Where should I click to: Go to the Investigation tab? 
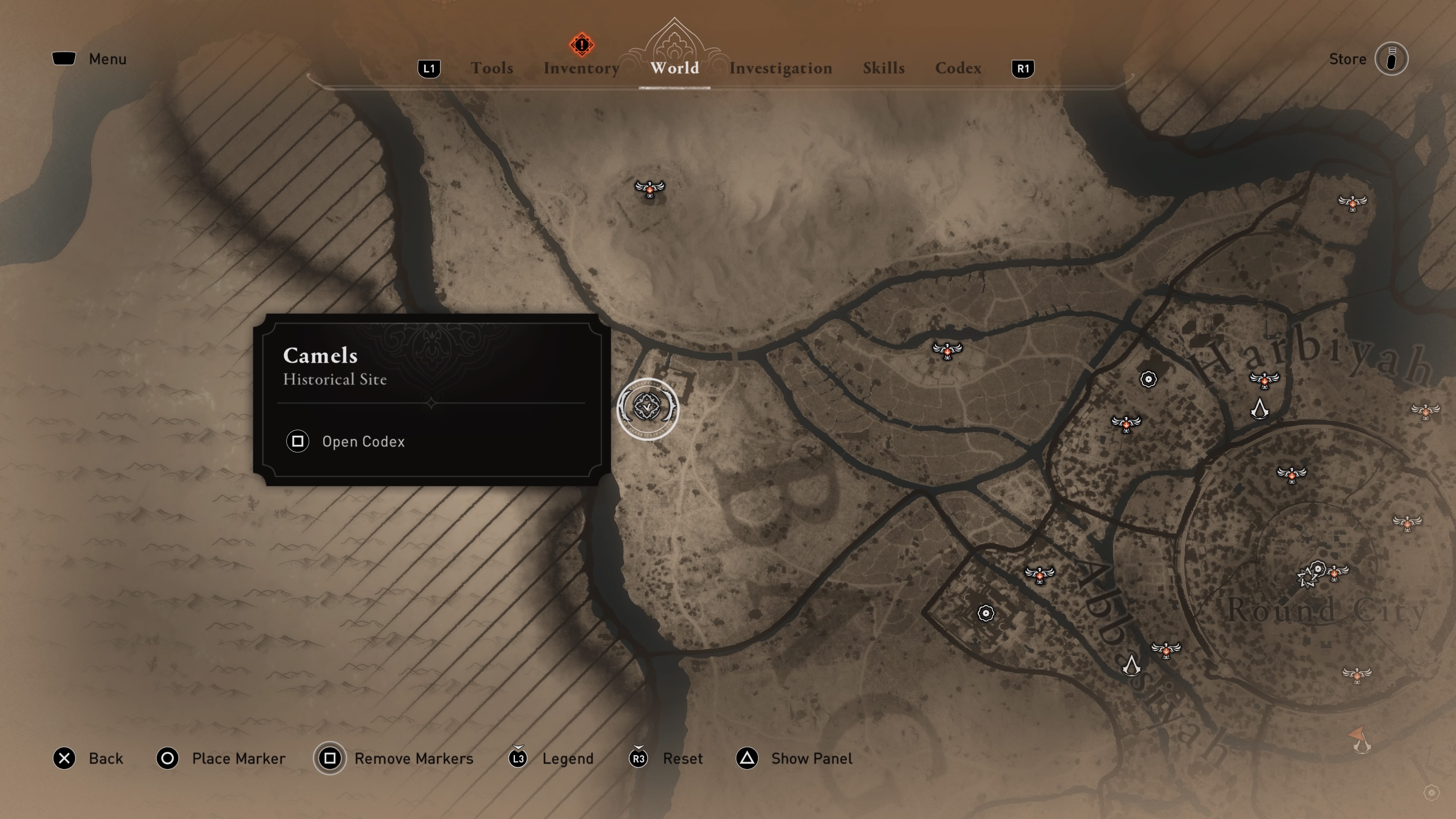click(x=780, y=68)
